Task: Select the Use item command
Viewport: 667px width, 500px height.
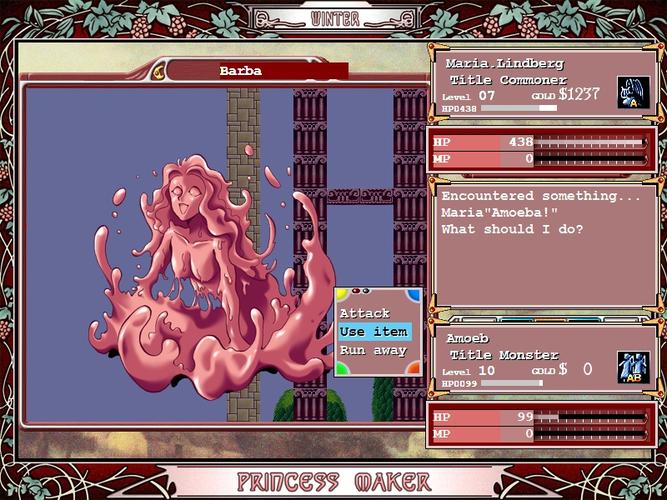Action: pos(374,332)
